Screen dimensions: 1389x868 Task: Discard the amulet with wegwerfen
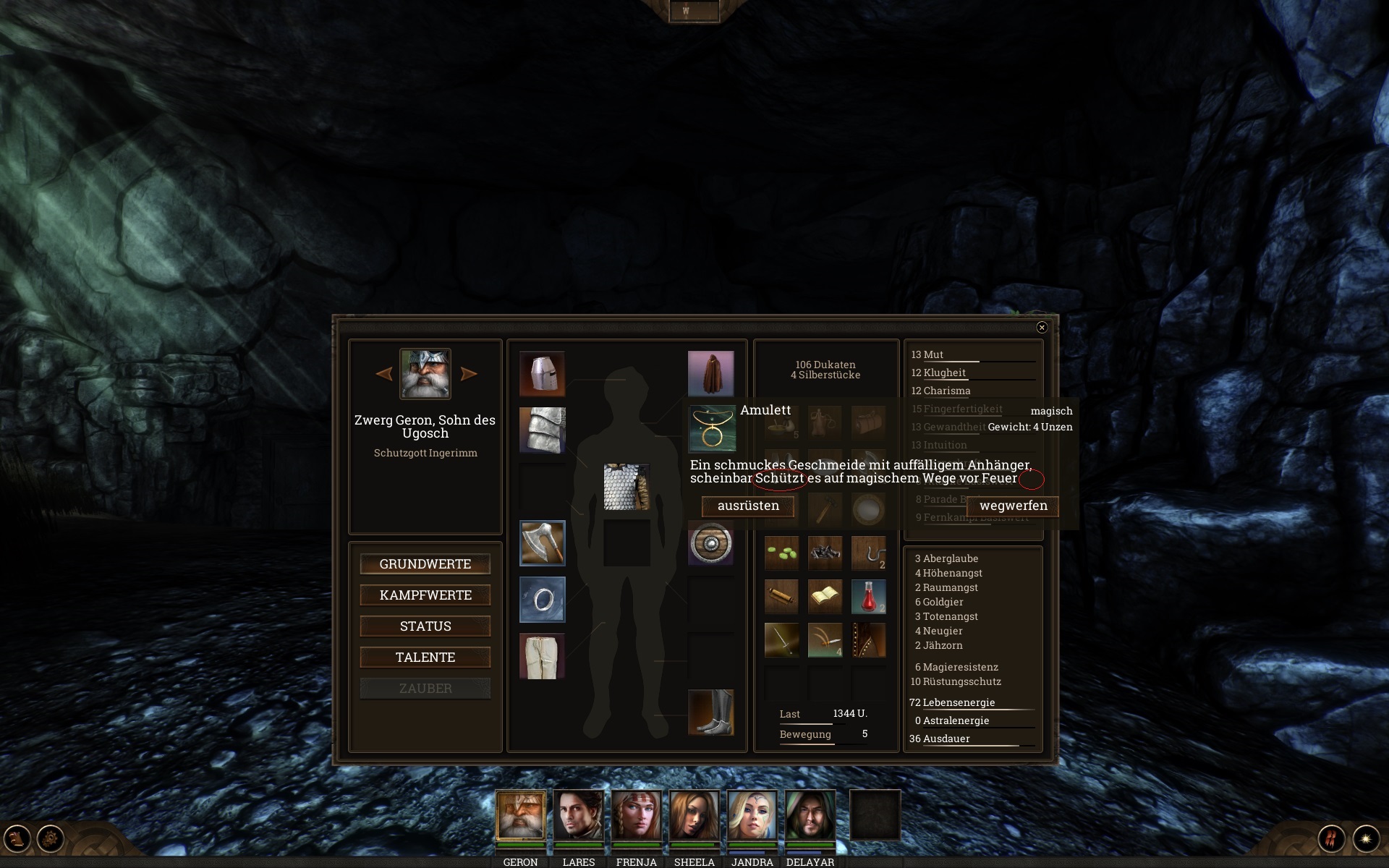tap(1013, 506)
